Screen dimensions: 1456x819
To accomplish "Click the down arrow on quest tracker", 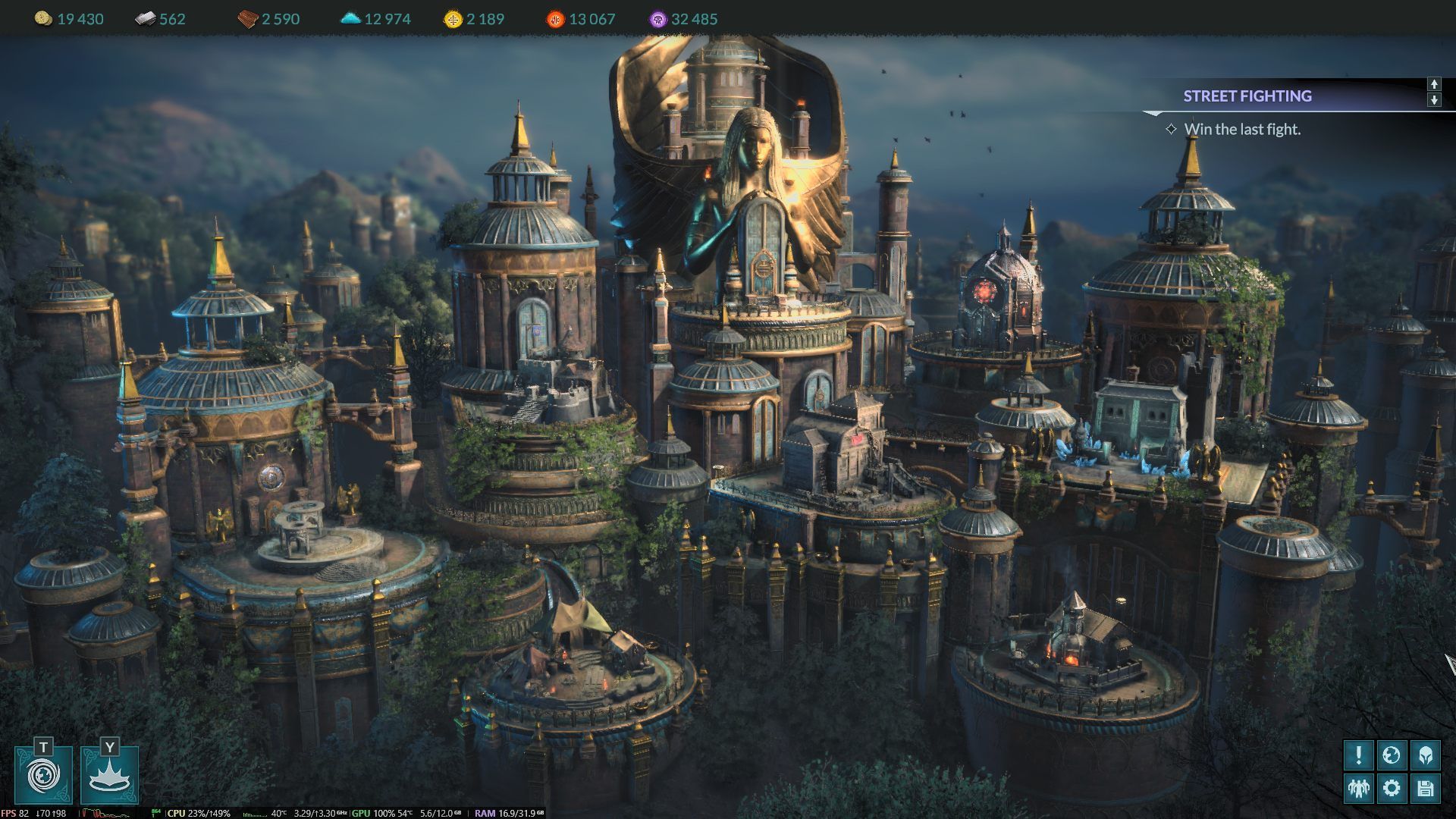I will [x=1434, y=100].
